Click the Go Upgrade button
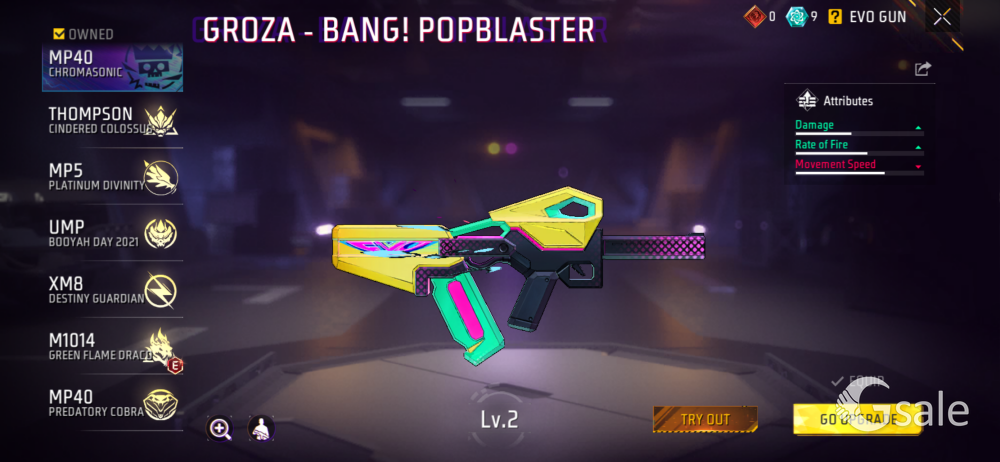Viewport: 1000px width, 462px height. (857, 419)
